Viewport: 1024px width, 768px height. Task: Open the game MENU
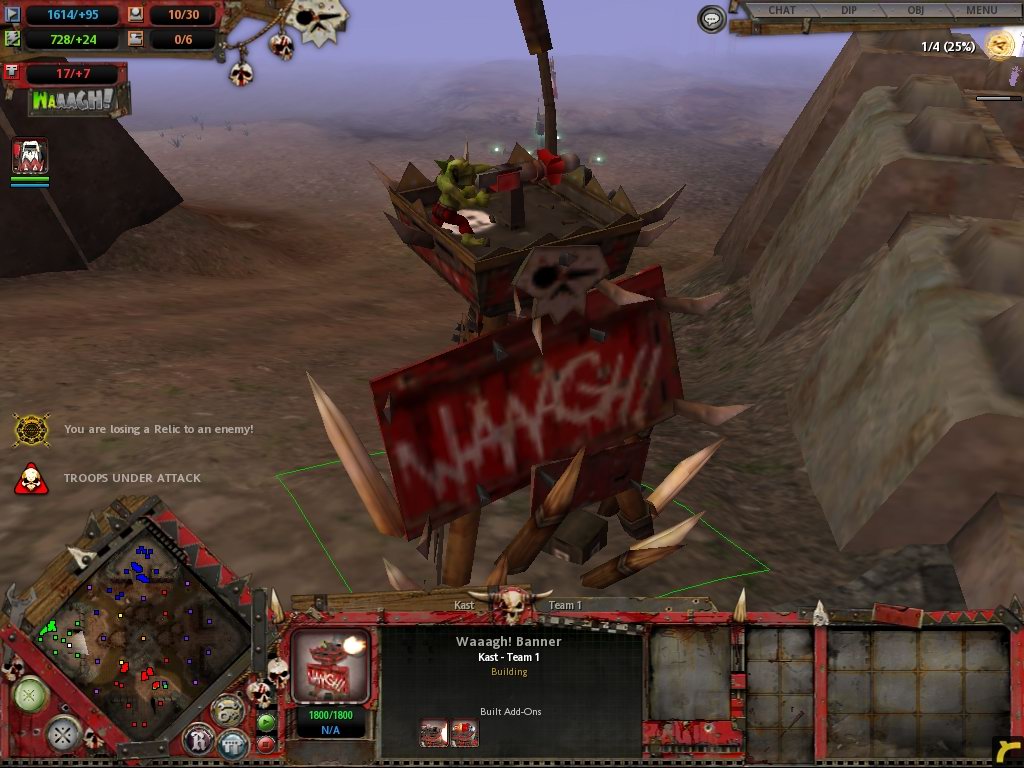pyautogui.click(x=982, y=11)
